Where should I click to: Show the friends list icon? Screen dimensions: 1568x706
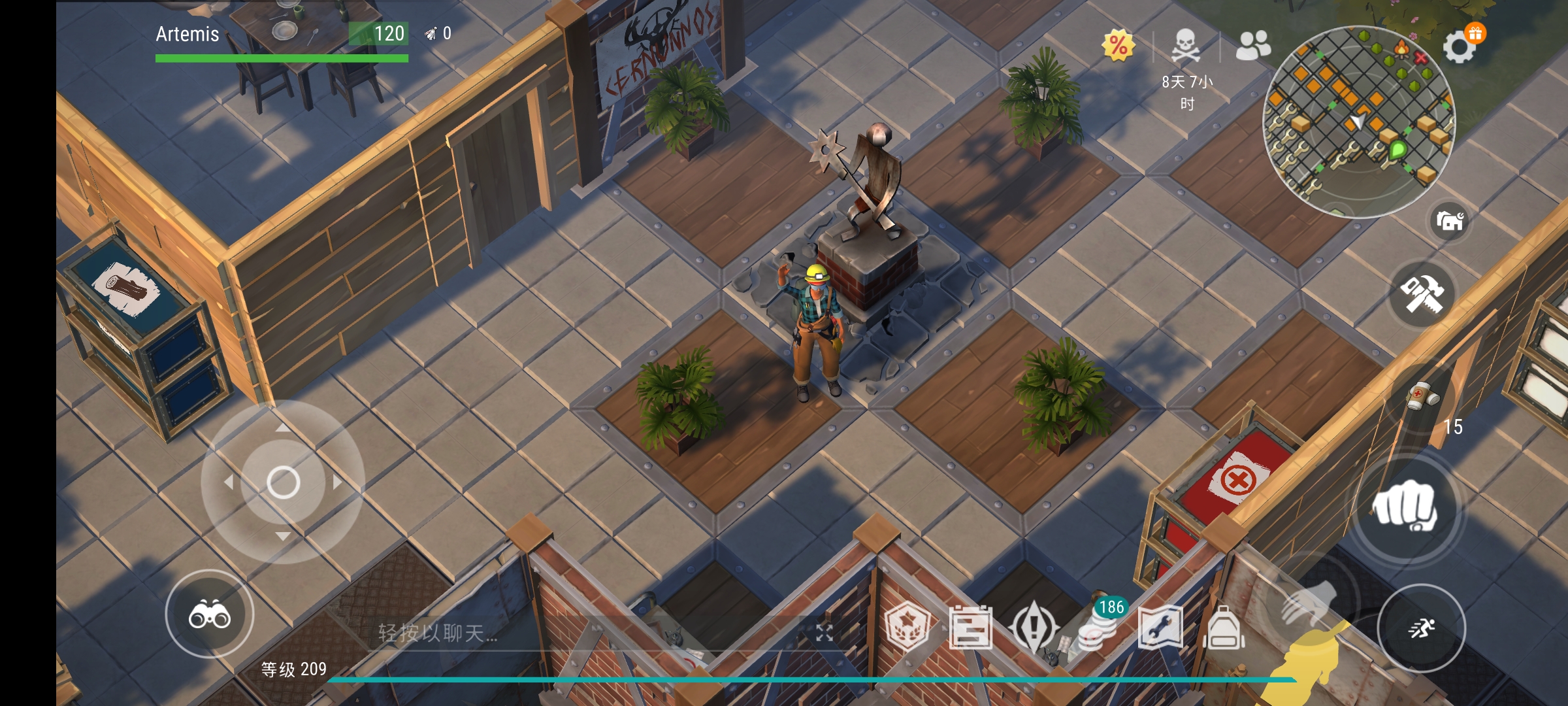coord(1252,46)
